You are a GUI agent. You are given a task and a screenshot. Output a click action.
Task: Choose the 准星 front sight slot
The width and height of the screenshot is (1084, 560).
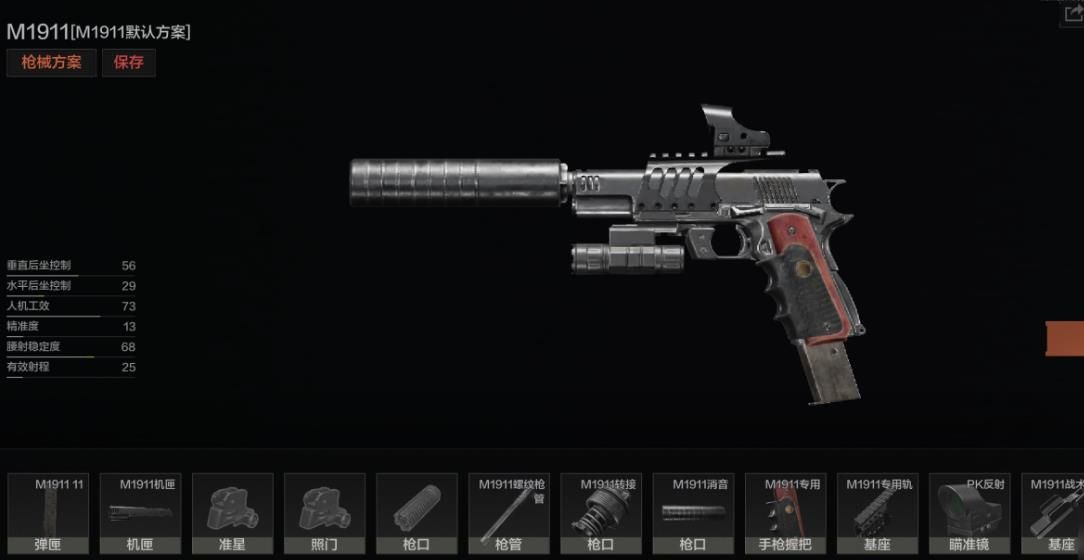[232, 514]
